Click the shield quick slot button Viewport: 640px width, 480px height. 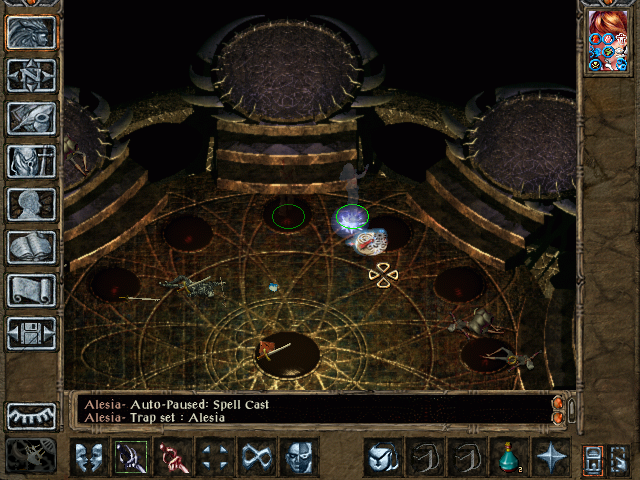coord(382,457)
